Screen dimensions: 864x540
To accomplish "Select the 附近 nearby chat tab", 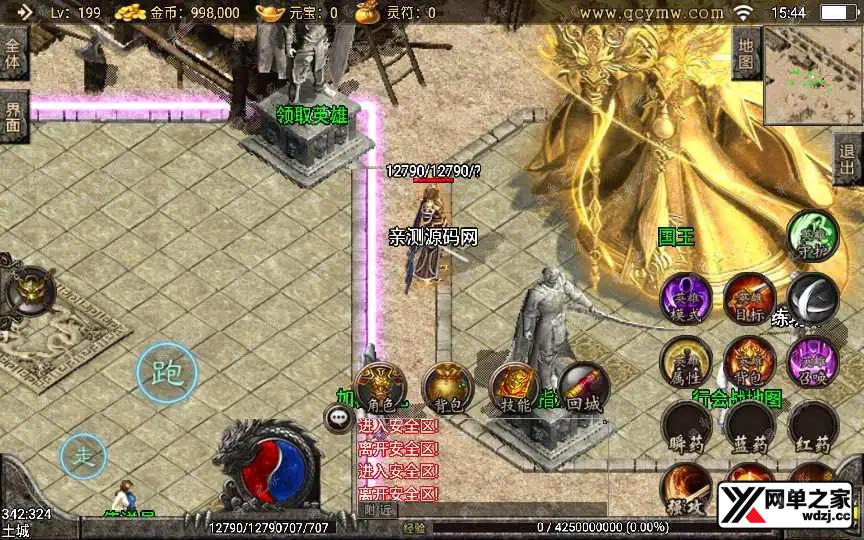I will (x=377, y=510).
